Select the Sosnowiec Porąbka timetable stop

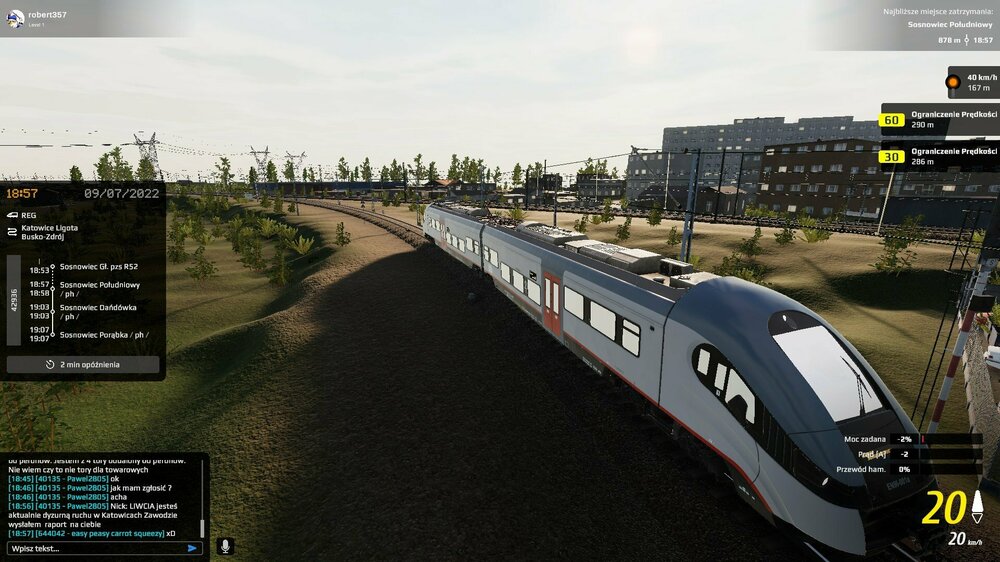104,334
